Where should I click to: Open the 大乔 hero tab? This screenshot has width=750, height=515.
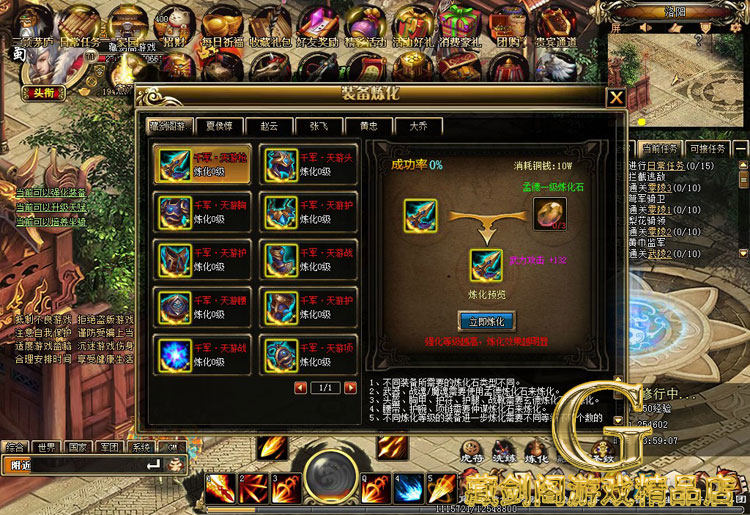[x=418, y=126]
